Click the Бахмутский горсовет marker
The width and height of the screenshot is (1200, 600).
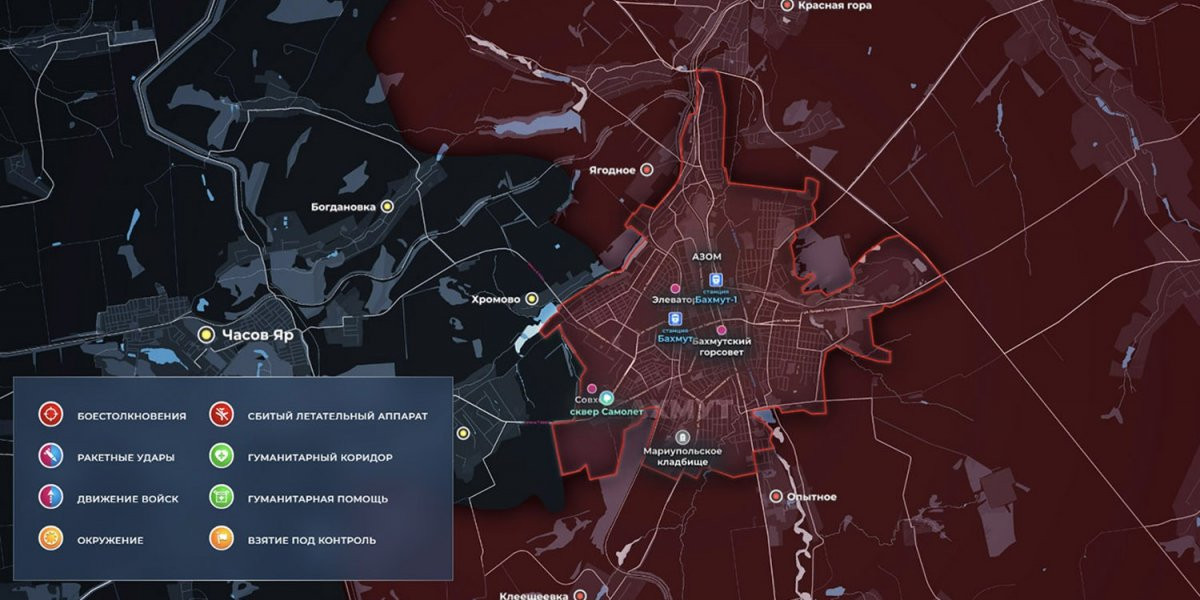[x=722, y=330]
